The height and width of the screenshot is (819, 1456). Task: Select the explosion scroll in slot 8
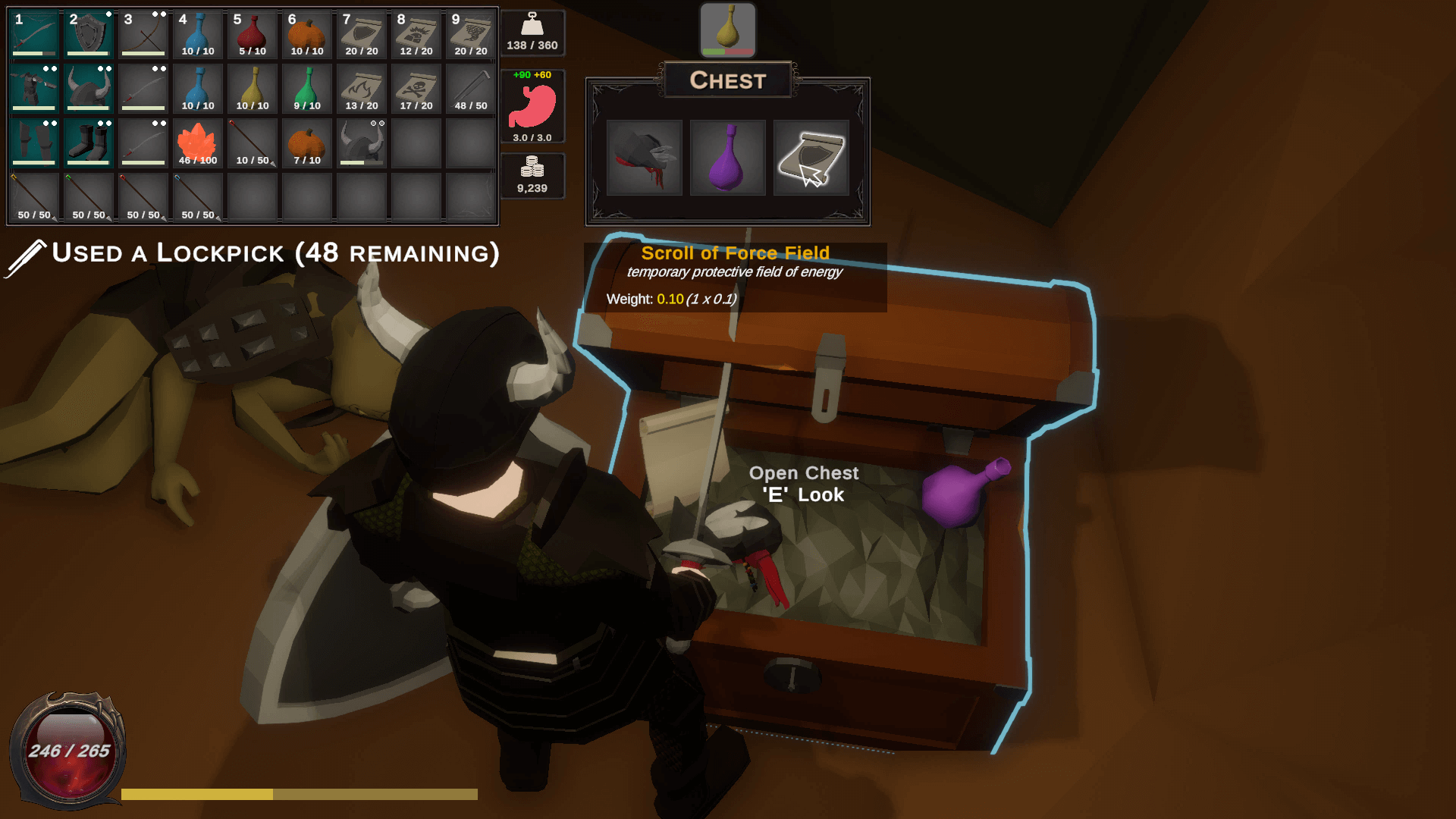click(416, 34)
